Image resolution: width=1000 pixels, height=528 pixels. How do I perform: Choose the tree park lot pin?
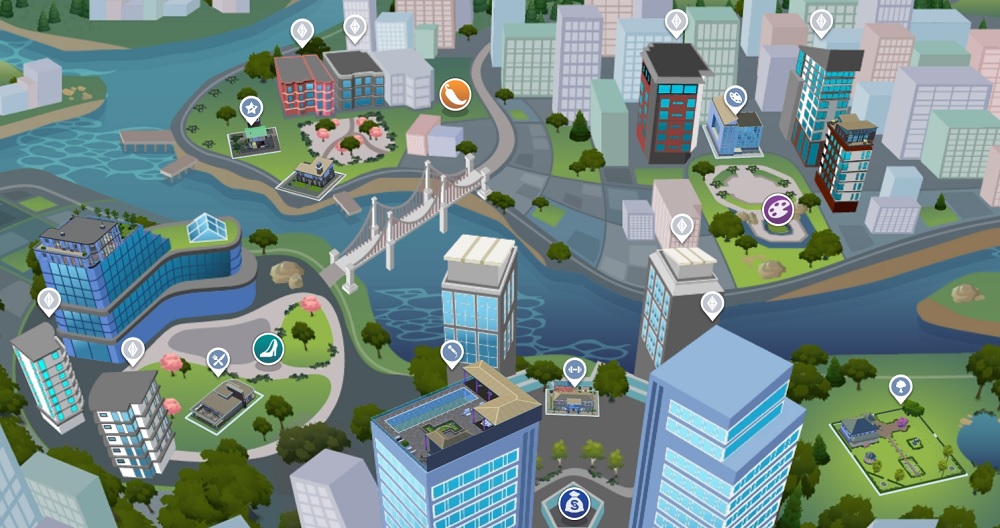coord(900,387)
